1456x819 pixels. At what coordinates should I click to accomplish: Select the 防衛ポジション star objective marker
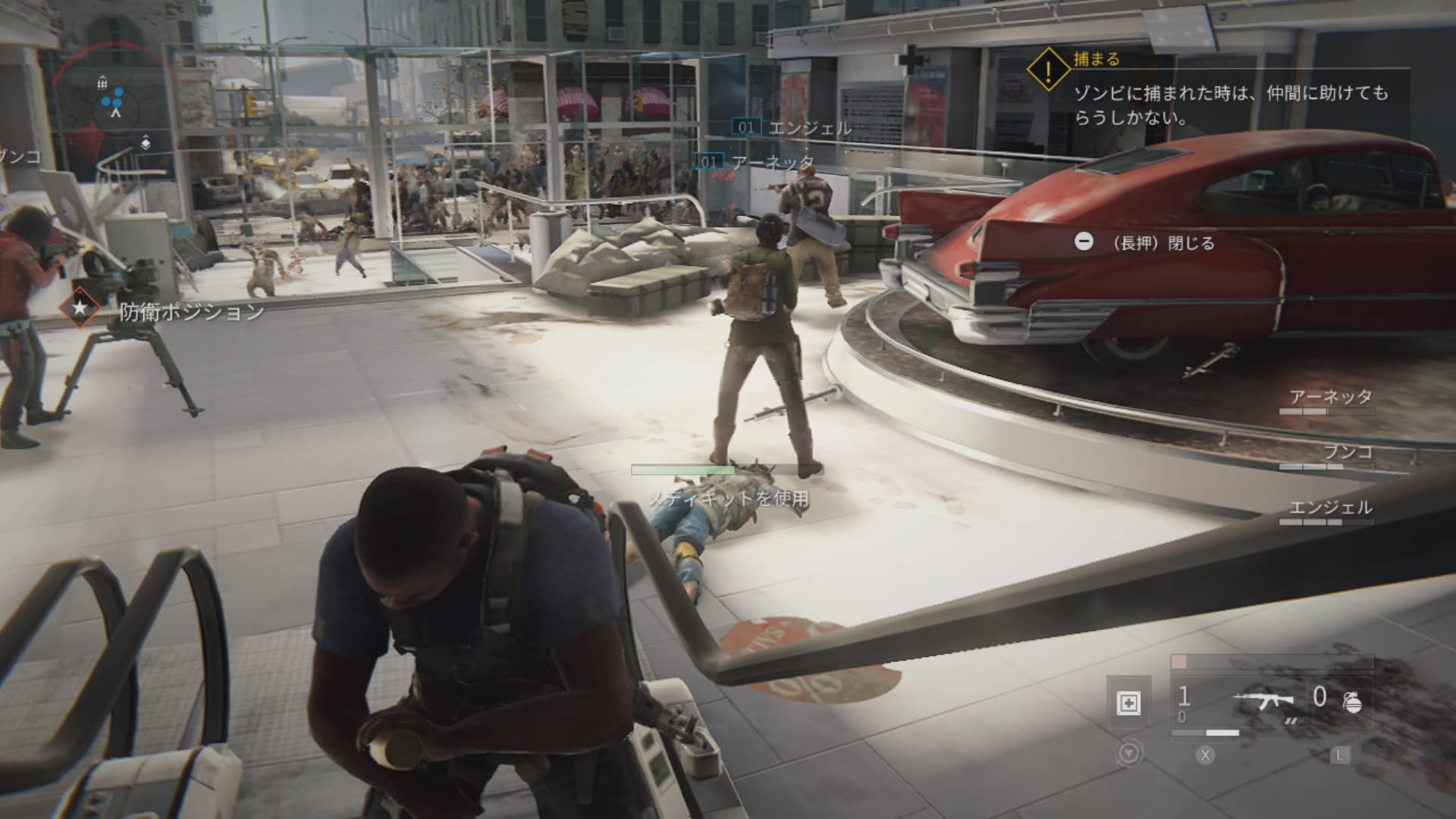pyautogui.click(x=80, y=308)
